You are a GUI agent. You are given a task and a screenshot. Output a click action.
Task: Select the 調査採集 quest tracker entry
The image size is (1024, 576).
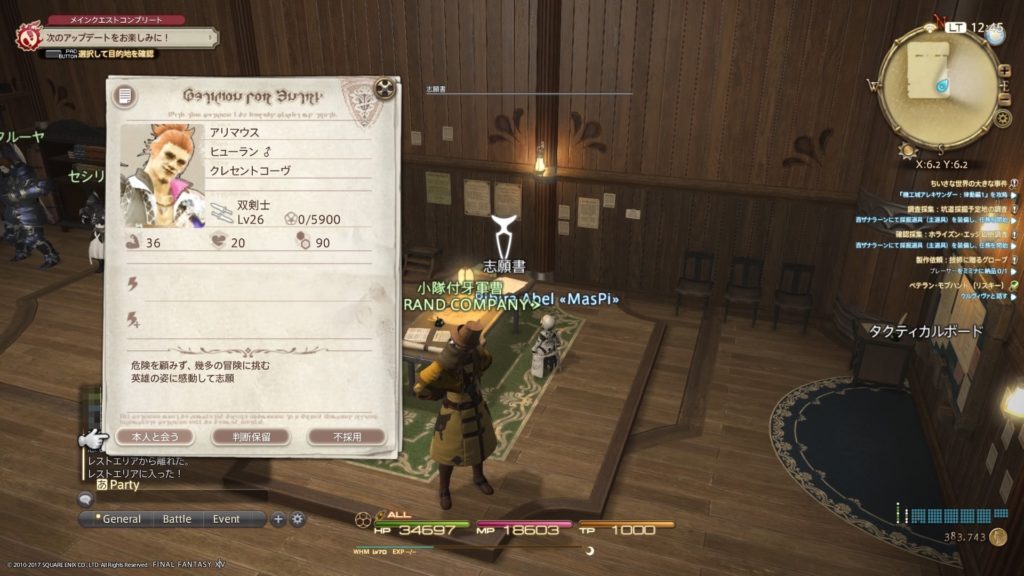point(940,206)
